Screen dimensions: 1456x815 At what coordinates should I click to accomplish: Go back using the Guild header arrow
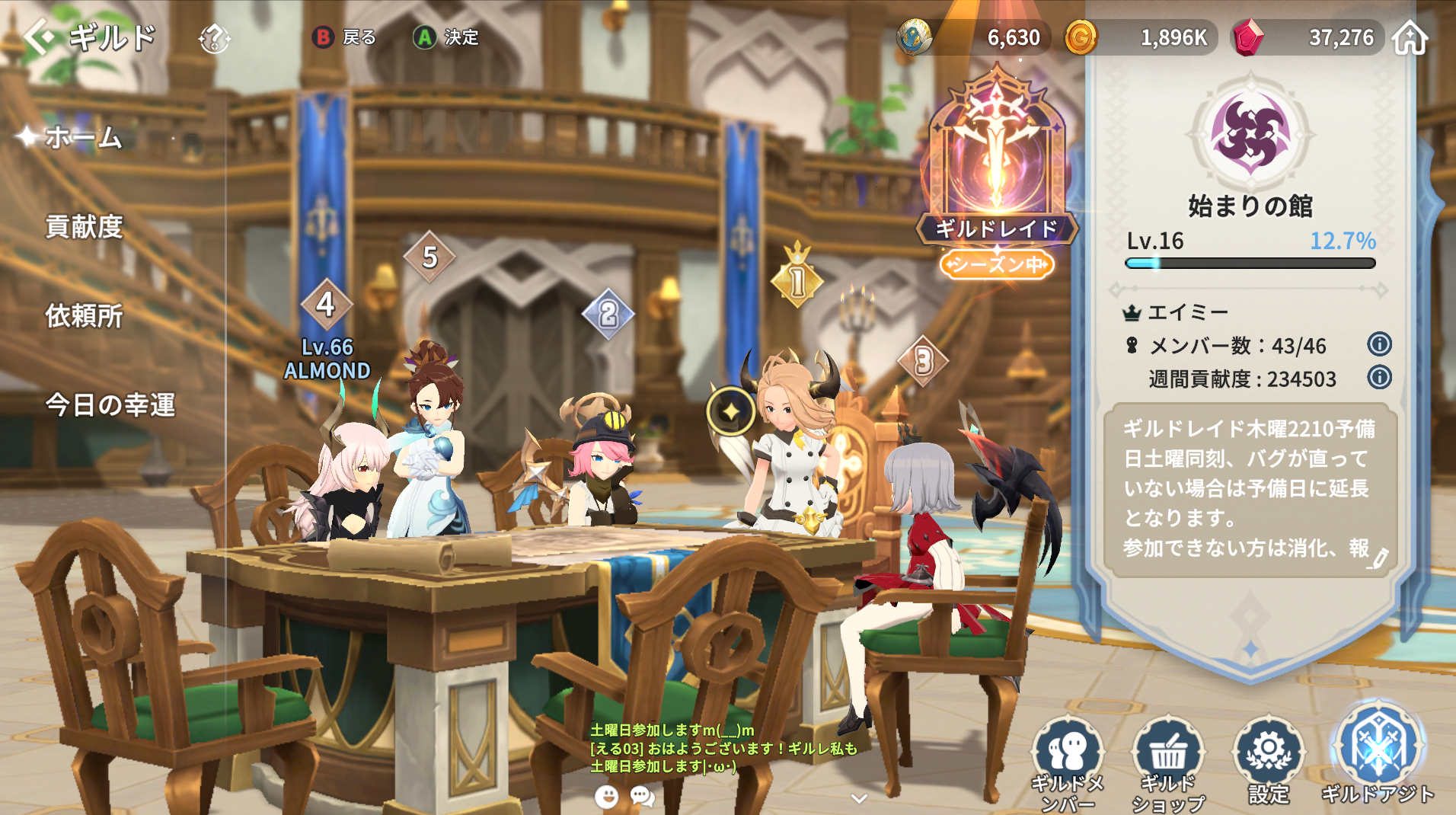(x=40, y=37)
